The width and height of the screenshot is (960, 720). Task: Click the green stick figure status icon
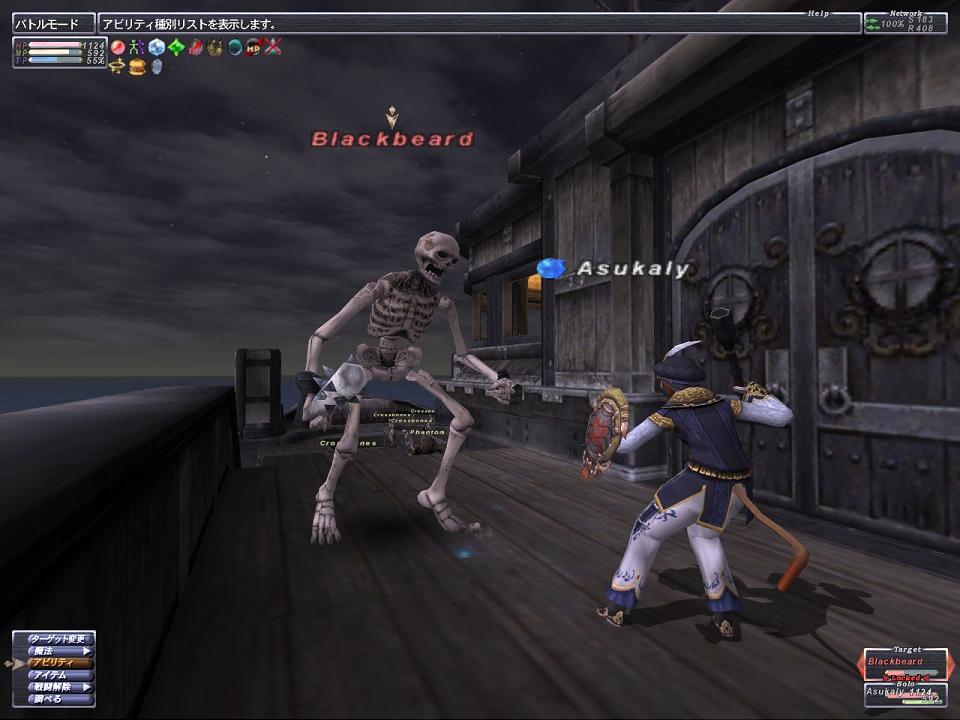(137, 47)
